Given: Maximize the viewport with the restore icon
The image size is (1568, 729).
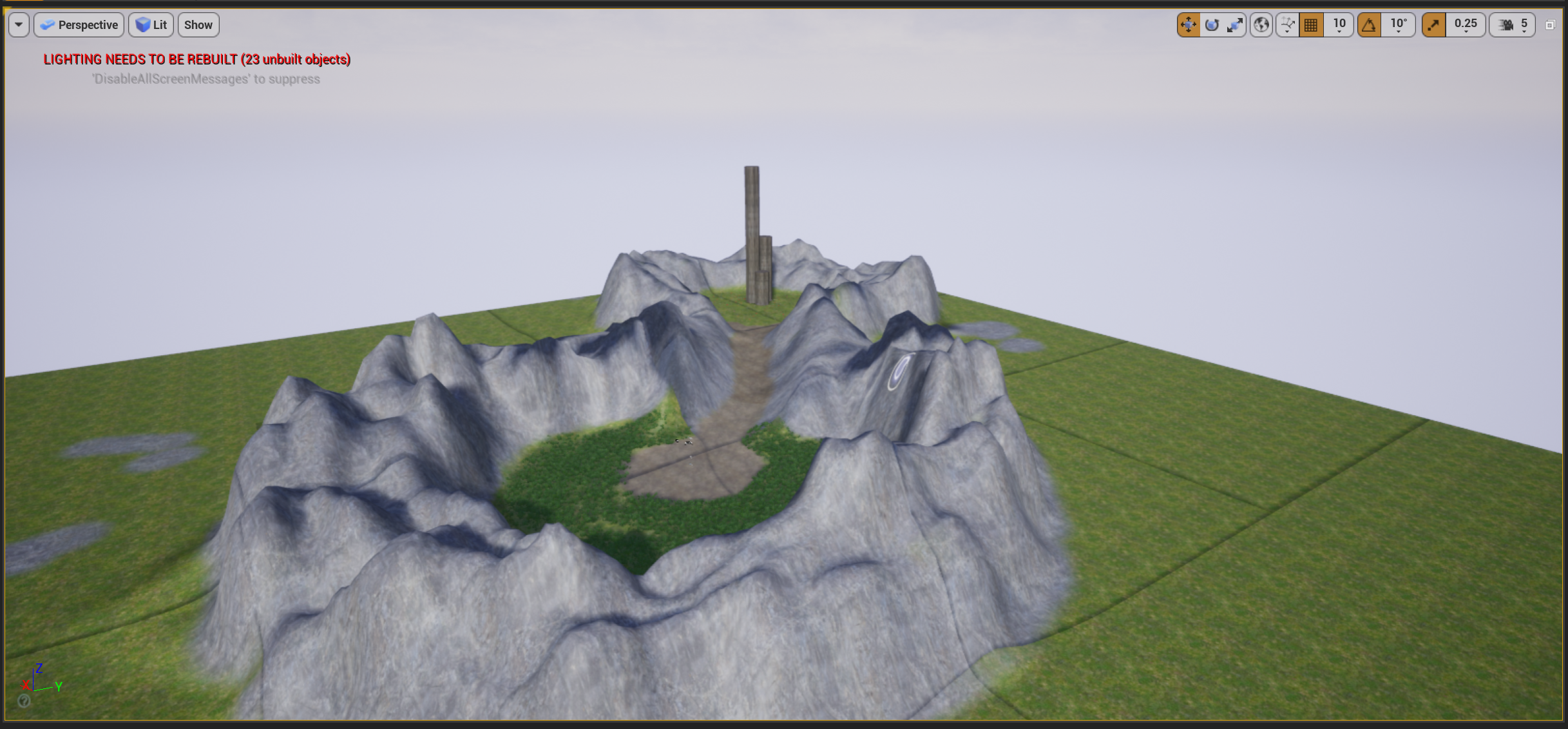Looking at the screenshot, I should click(x=1550, y=24).
